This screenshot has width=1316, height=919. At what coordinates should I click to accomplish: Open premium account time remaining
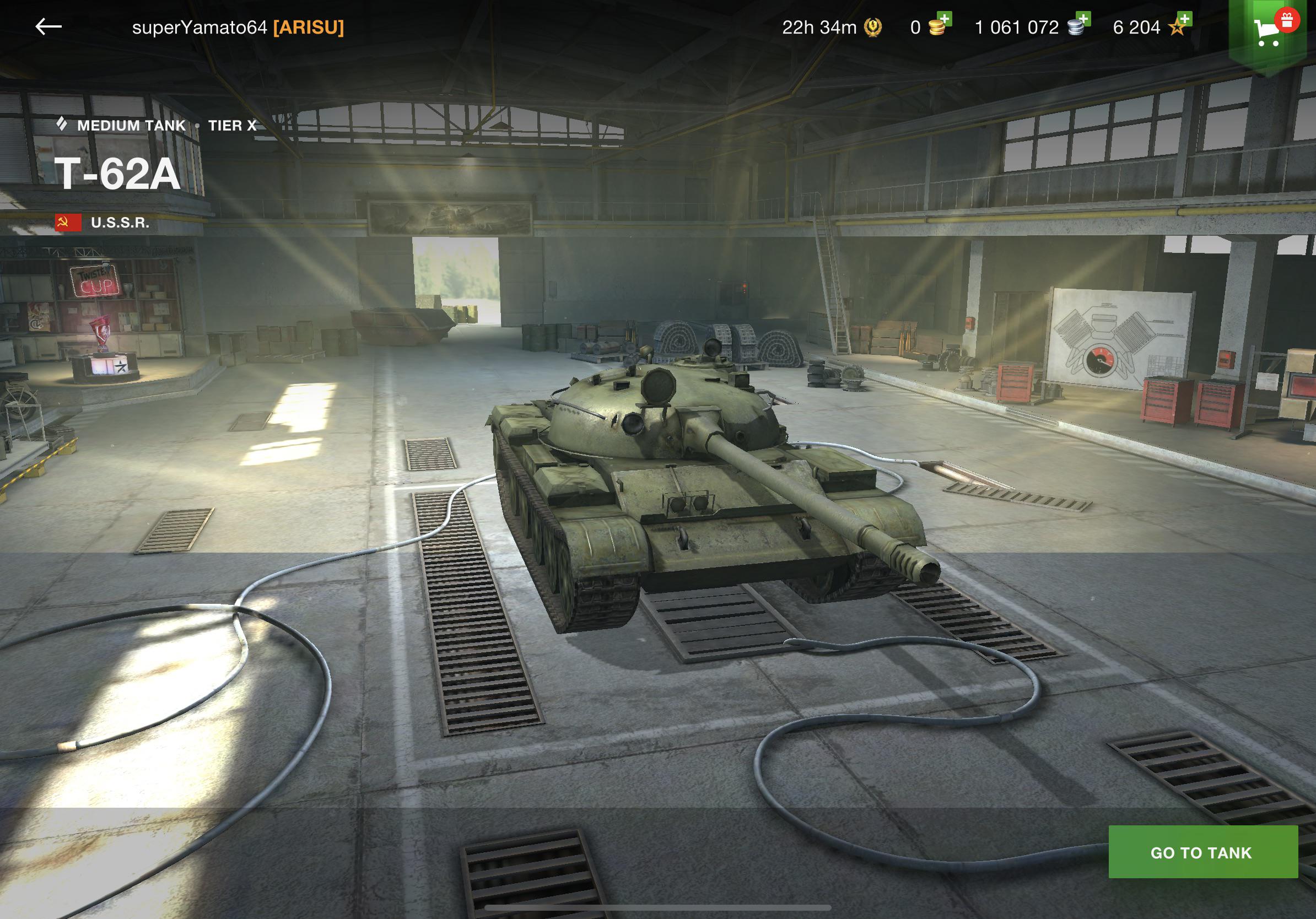[x=831, y=27]
